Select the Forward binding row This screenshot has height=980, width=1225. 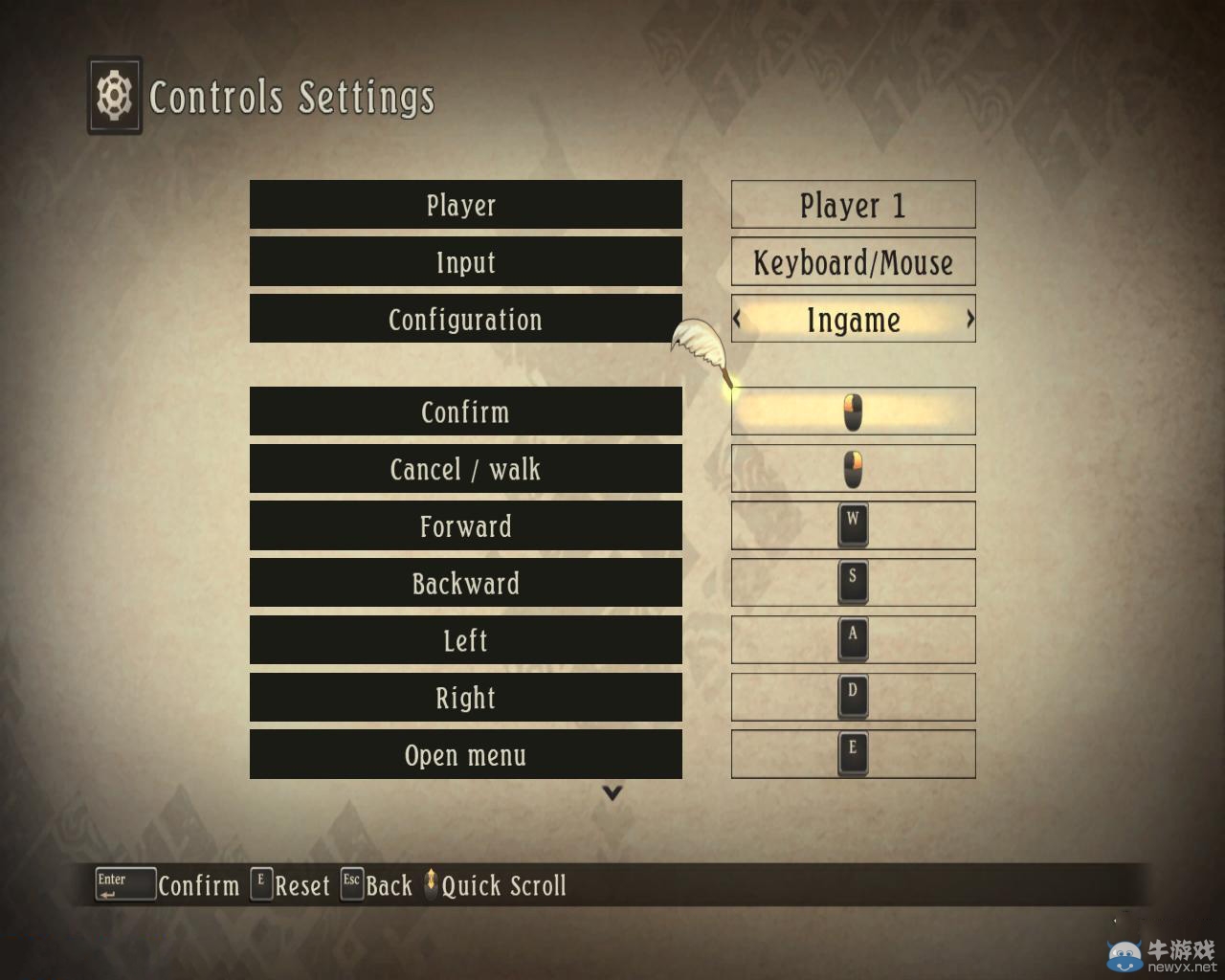[465, 526]
